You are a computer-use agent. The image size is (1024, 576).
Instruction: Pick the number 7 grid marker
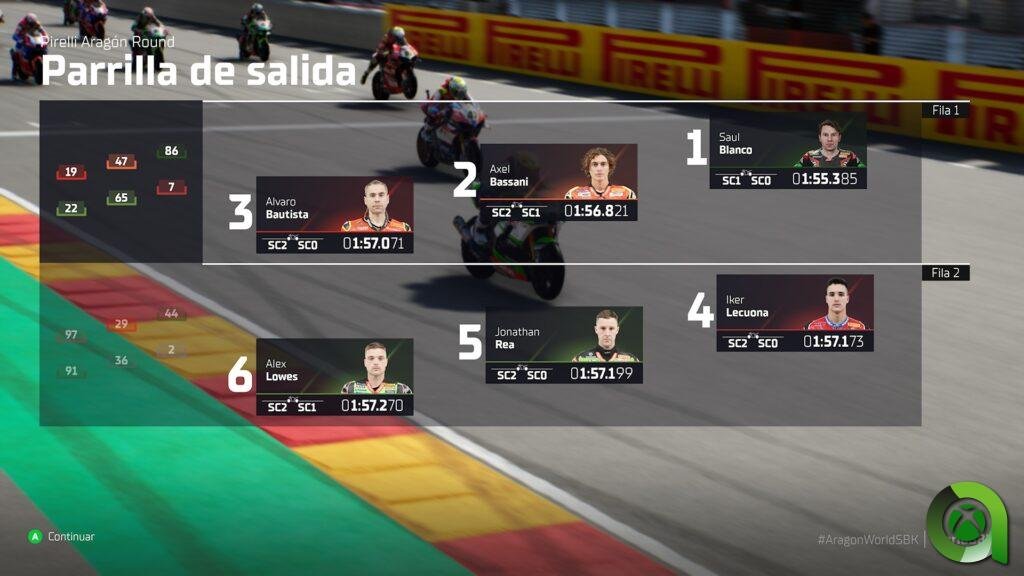click(171, 187)
